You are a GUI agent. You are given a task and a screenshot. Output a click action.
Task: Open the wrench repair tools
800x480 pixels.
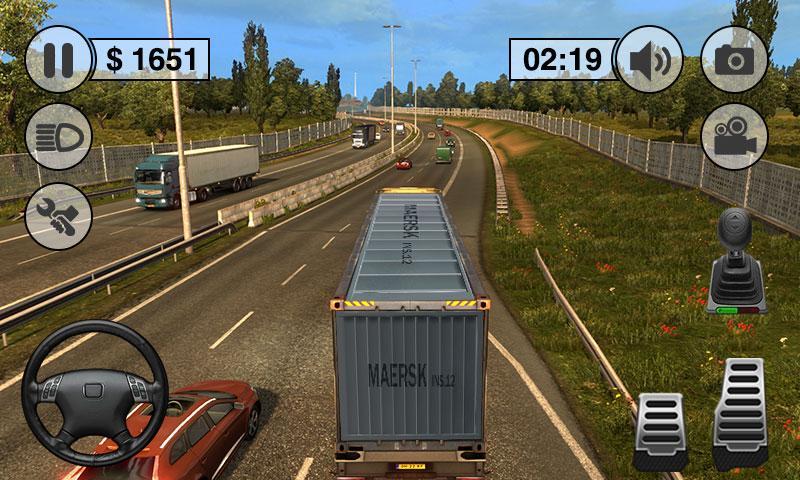point(59,217)
